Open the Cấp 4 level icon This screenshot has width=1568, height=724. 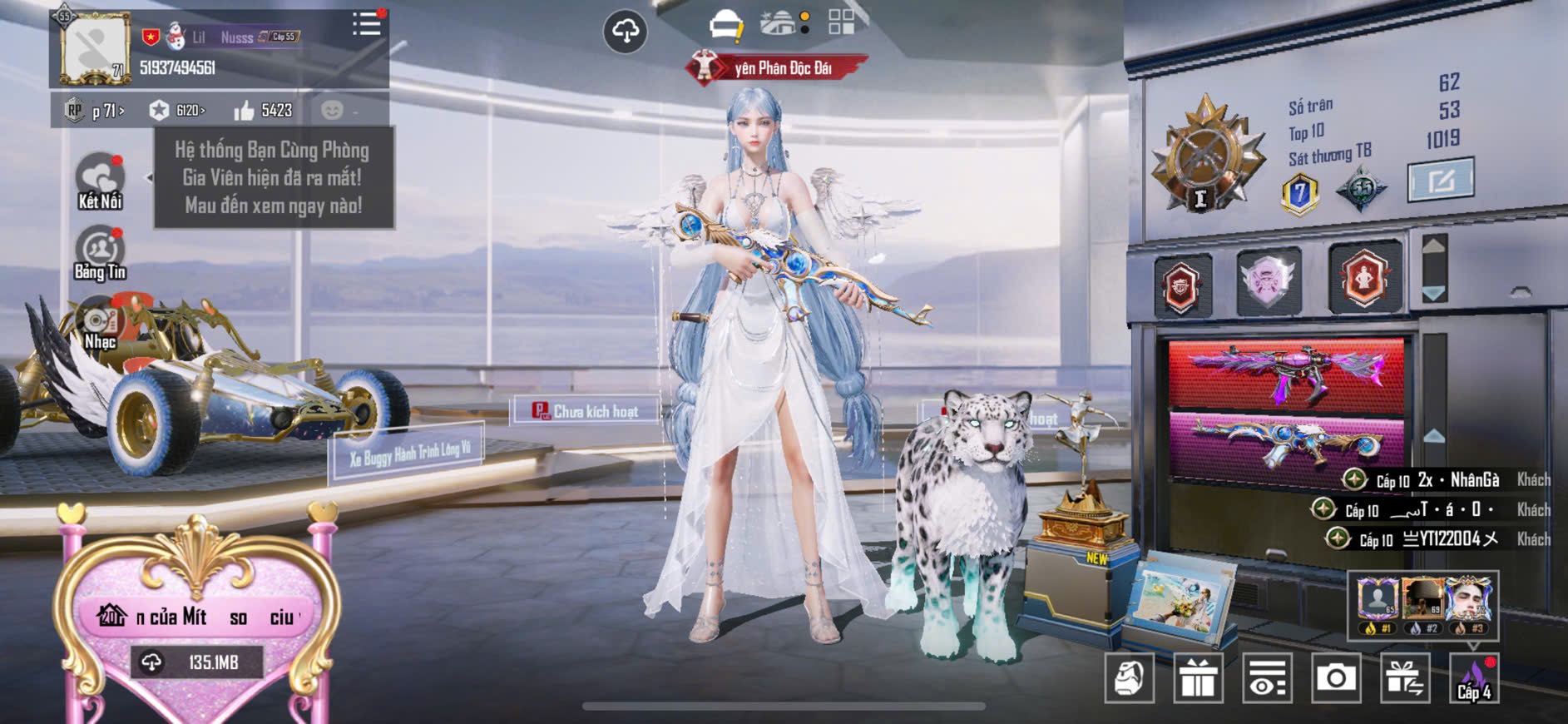pyautogui.click(x=1474, y=678)
